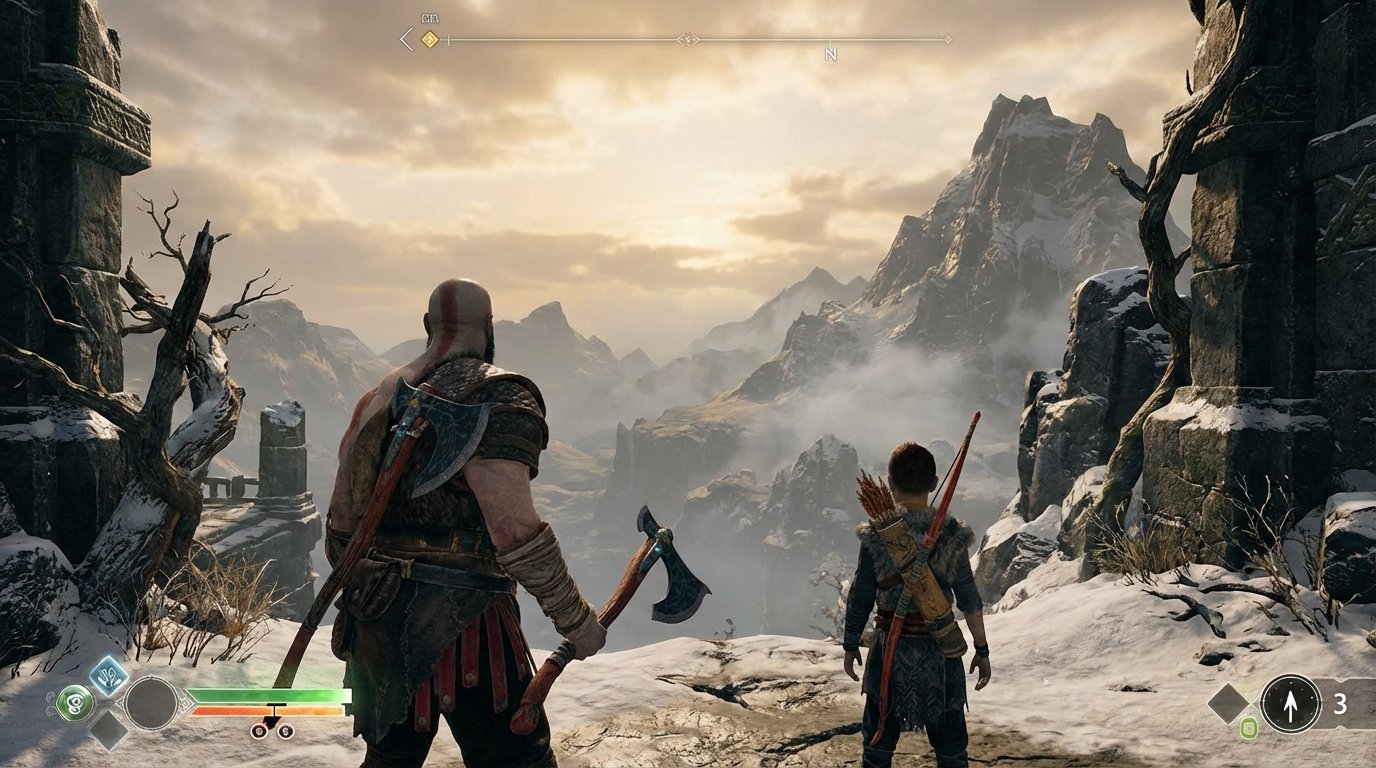Click the first rune medallion under the health bar
The image size is (1376, 768).
(x=259, y=732)
